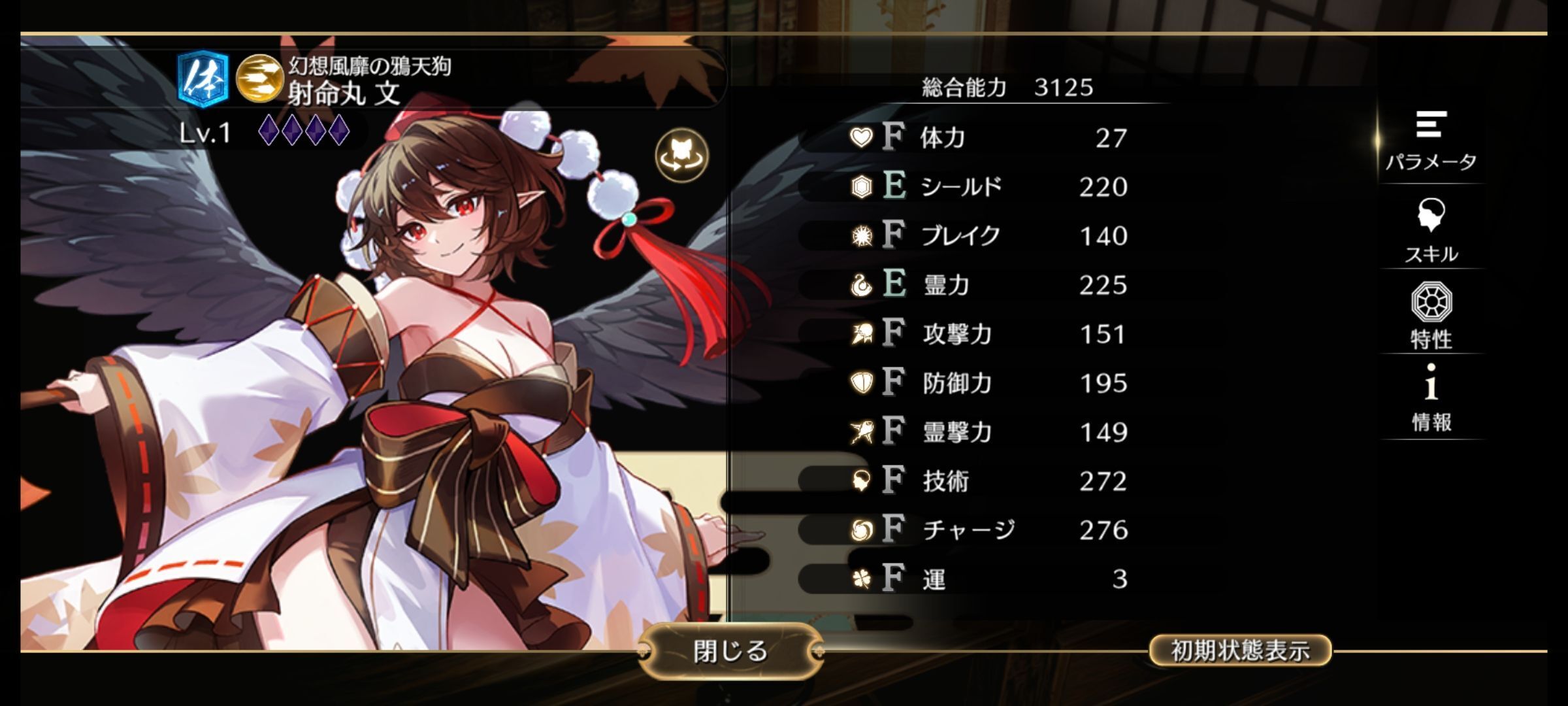
Task: Close the character detail screen with 閉じる
Action: 730,651
